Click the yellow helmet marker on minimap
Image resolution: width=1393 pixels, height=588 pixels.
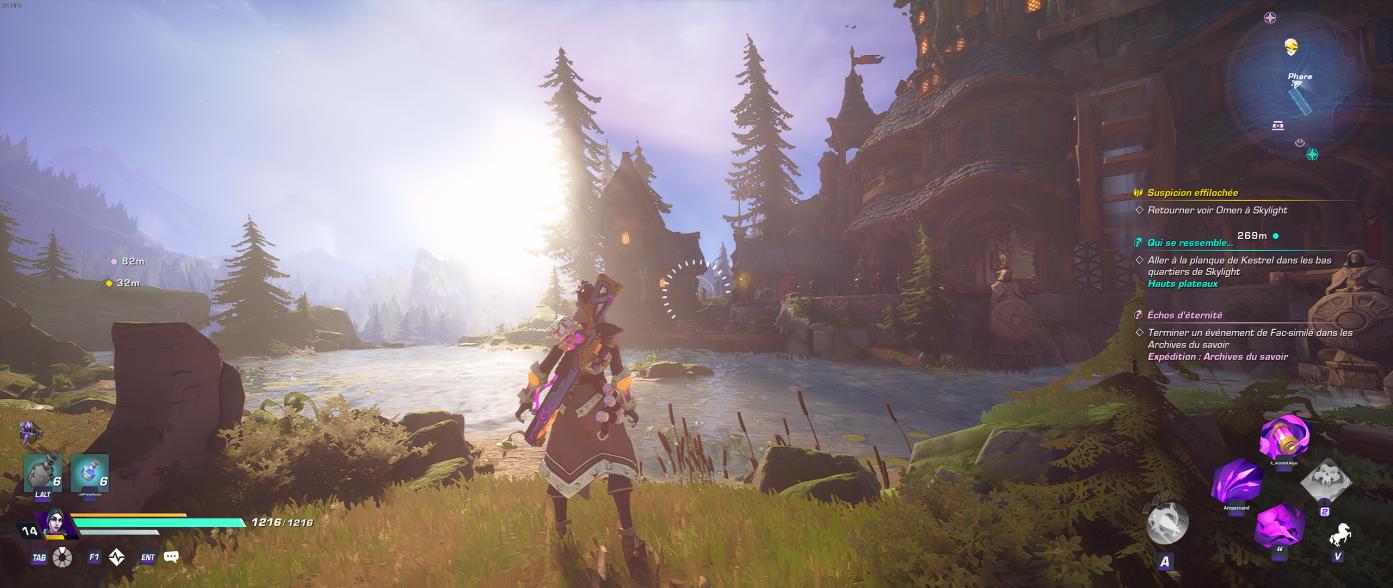tap(1292, 47)
